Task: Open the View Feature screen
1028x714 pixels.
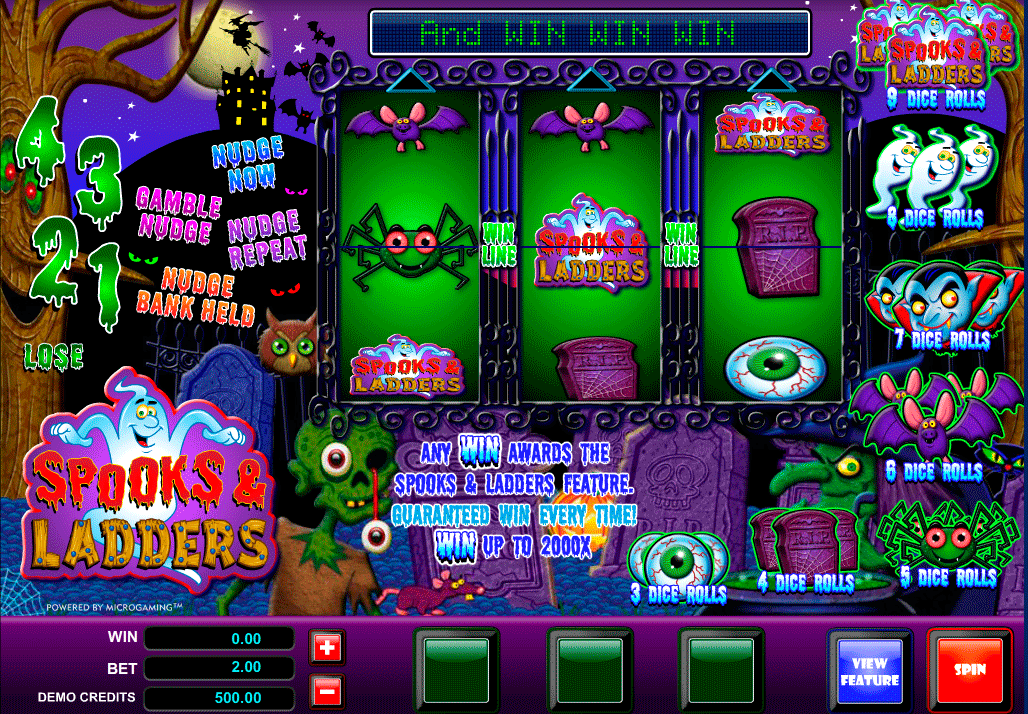Action: pyautogui.click(x=869, y=670)
